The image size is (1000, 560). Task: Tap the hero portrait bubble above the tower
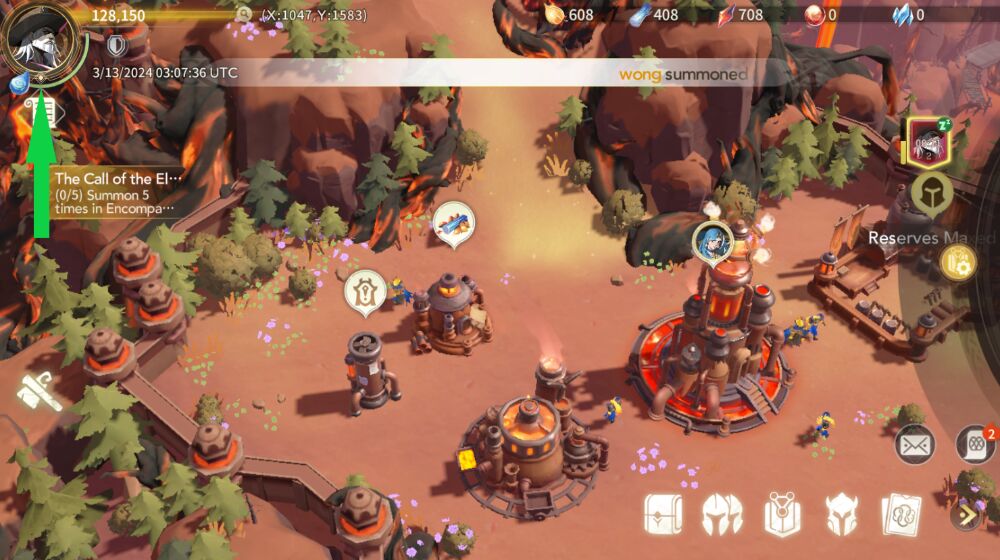coord(711,240)
